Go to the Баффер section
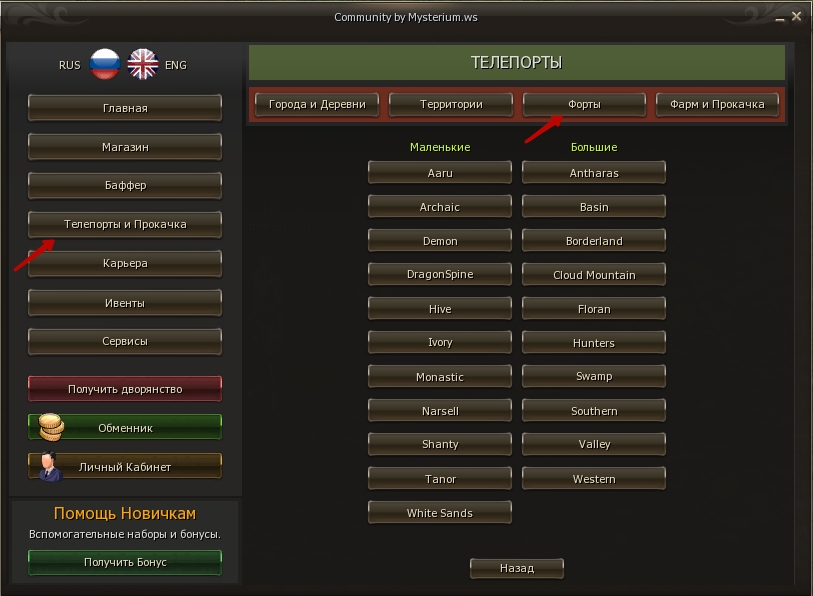Viewport: 813px width, 596px height. pyautogui.click(x=125, y=186)
